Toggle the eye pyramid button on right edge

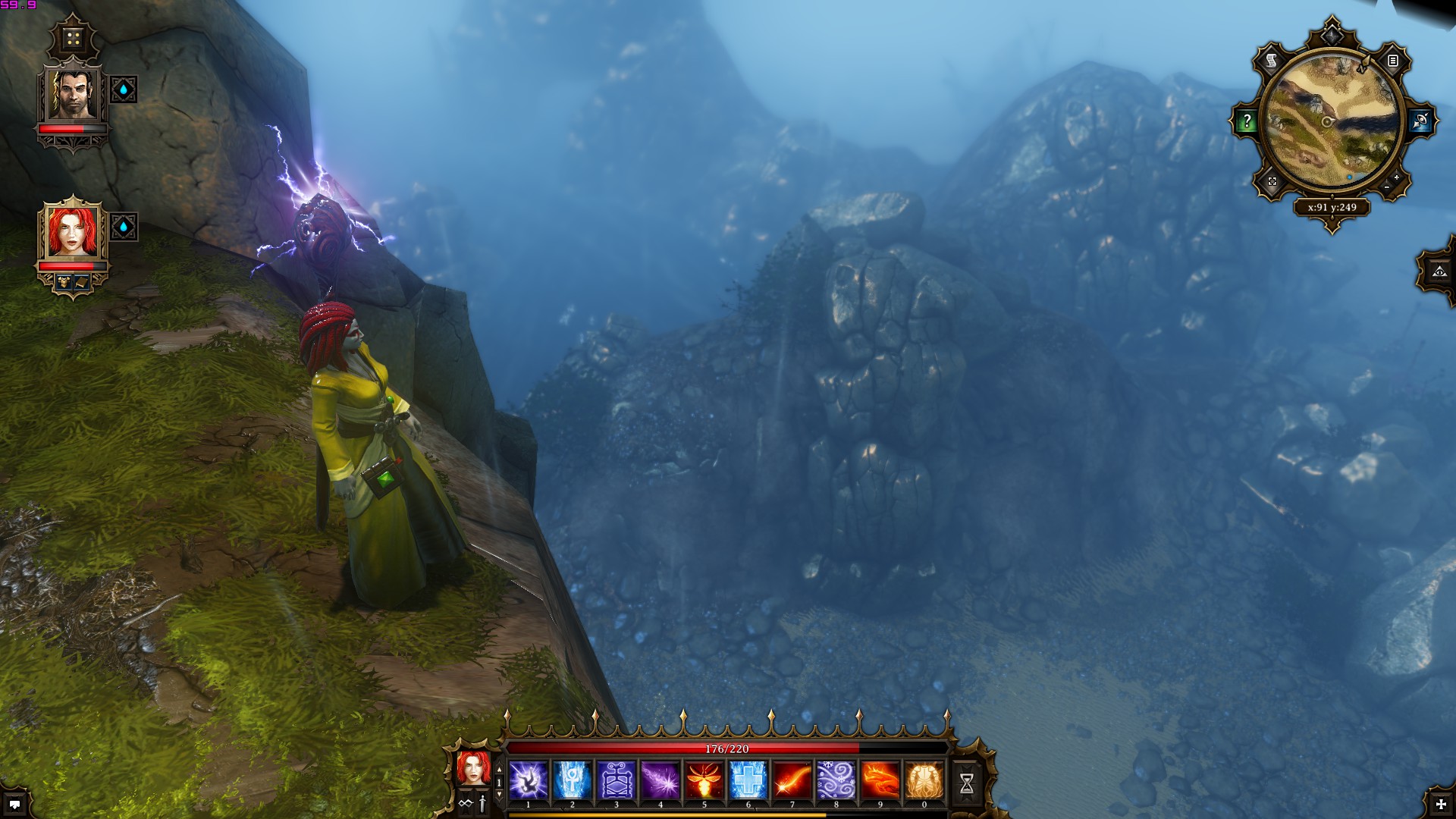tap(1439, 271)
